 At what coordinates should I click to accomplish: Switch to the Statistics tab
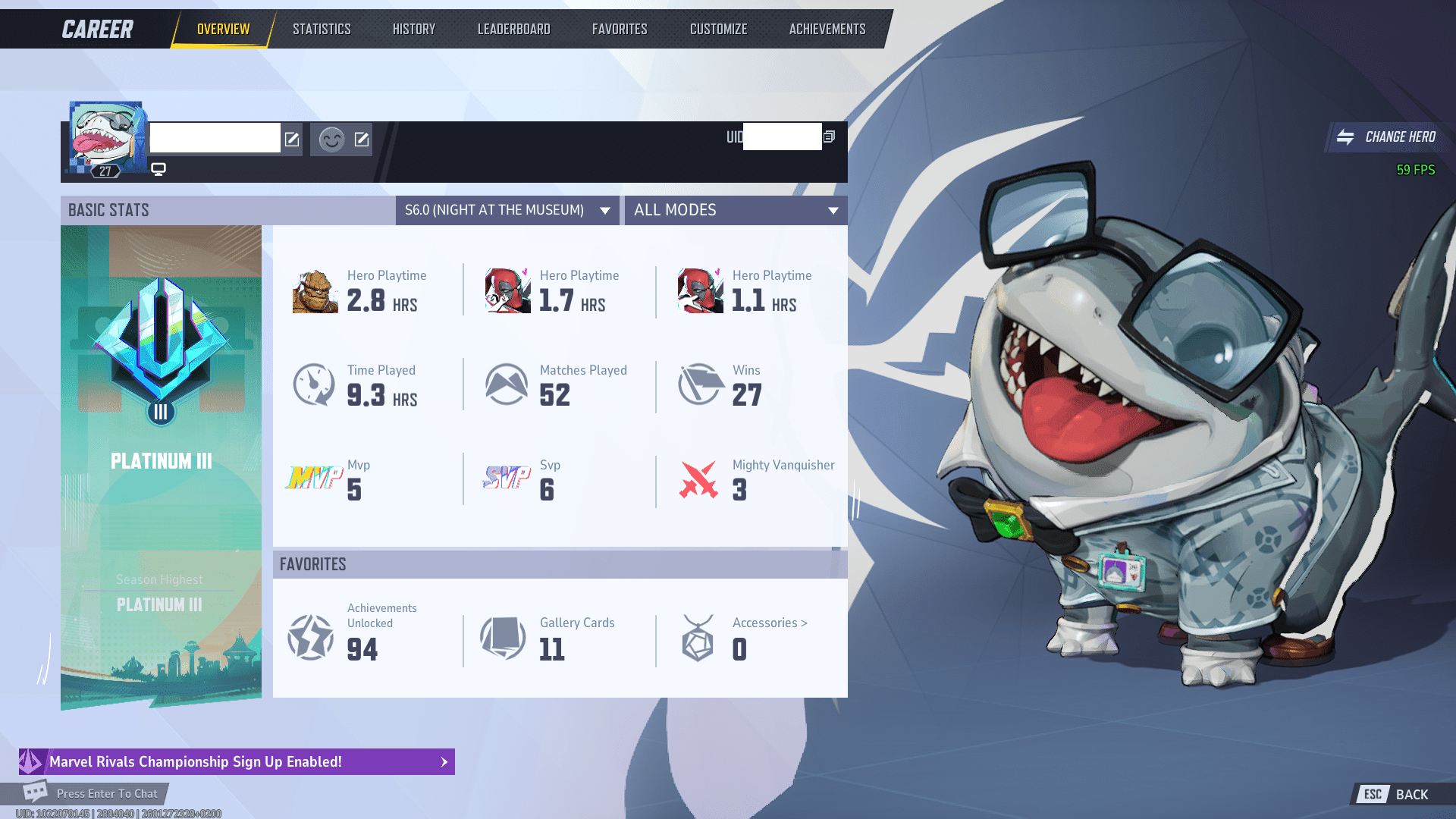point(322,29)
